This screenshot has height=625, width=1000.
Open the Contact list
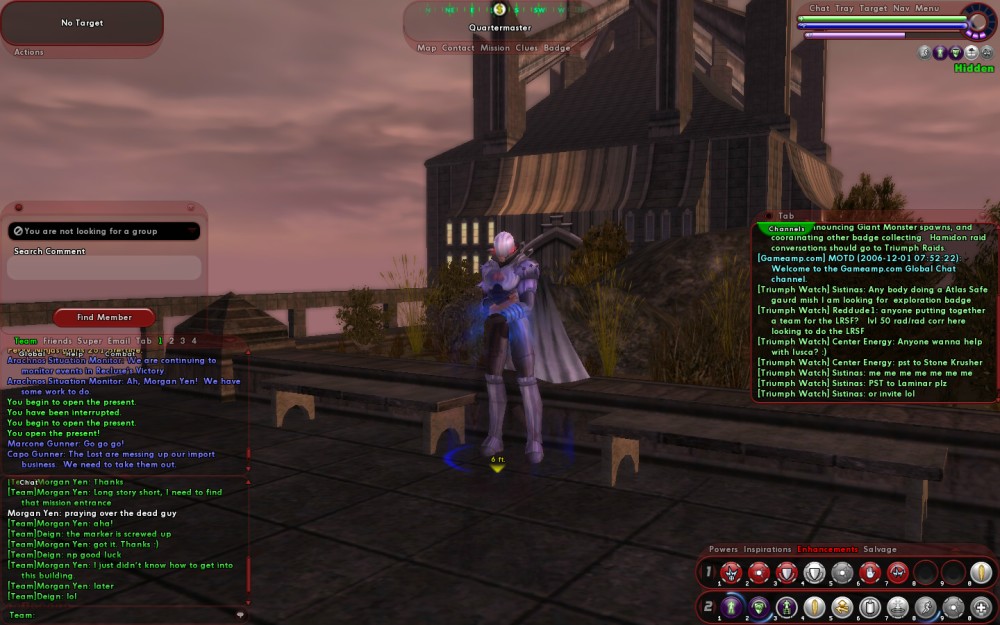click(459, 48)
